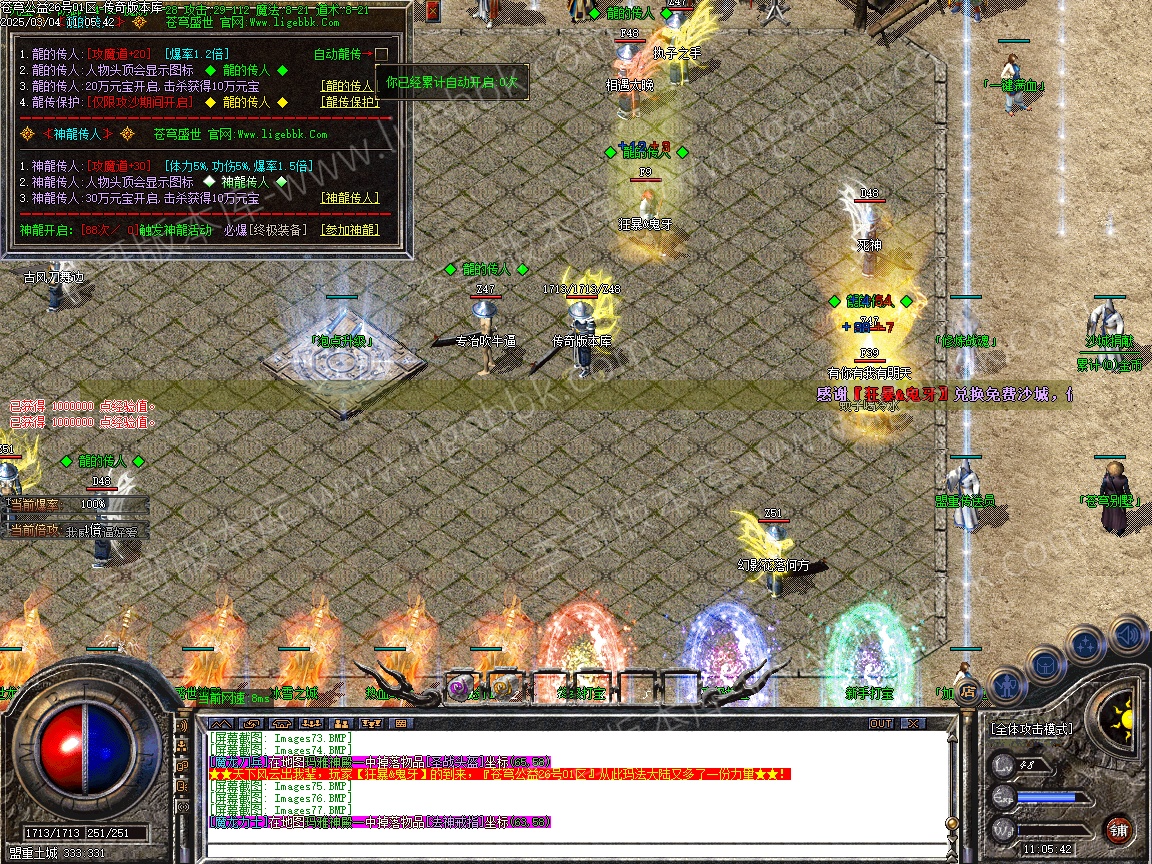
Task: Click the [龍传保护] link
Action: coord(349,102)
